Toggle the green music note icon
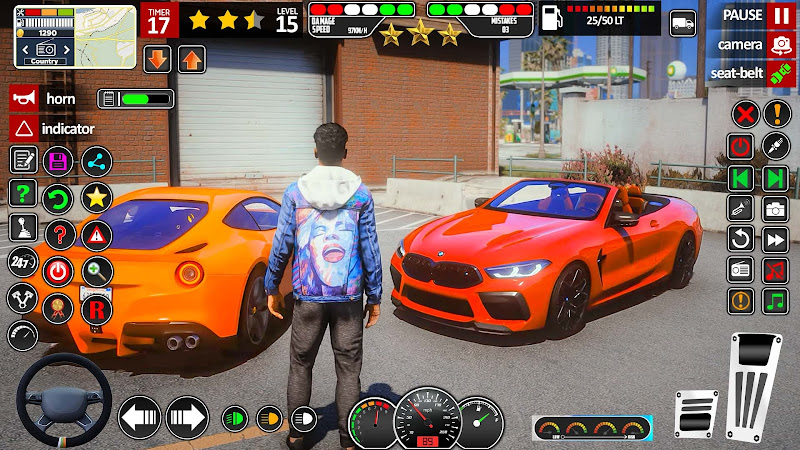Image resolution: width=800 pixels, height=450 pixels. pos(775,300)
